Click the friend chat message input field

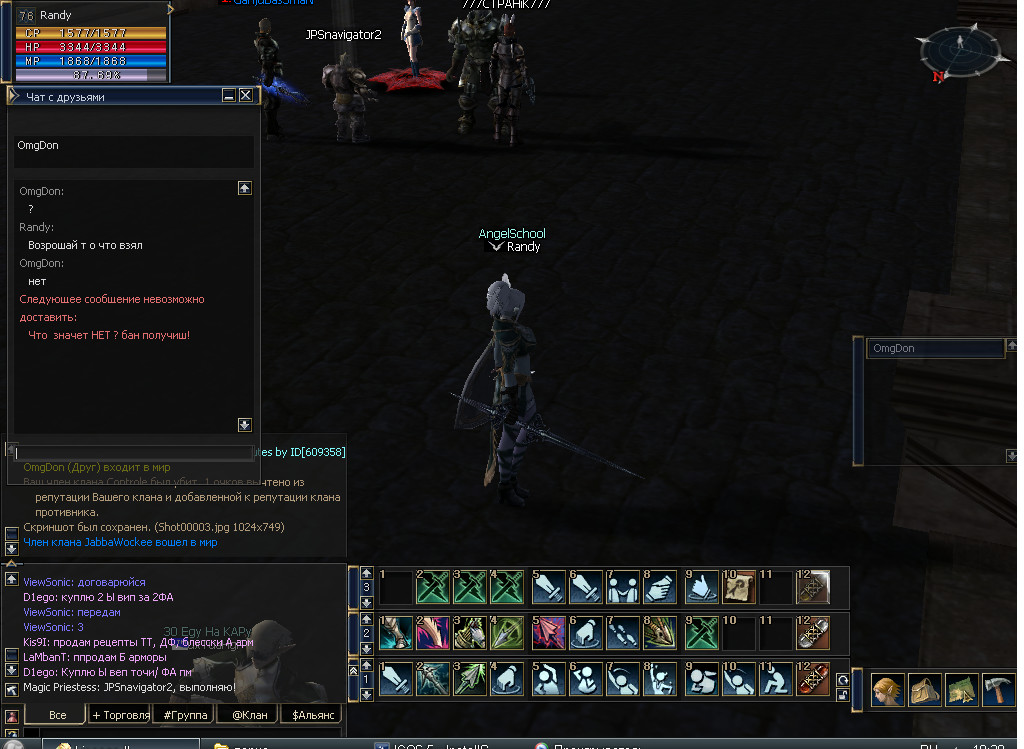[130, 453]
